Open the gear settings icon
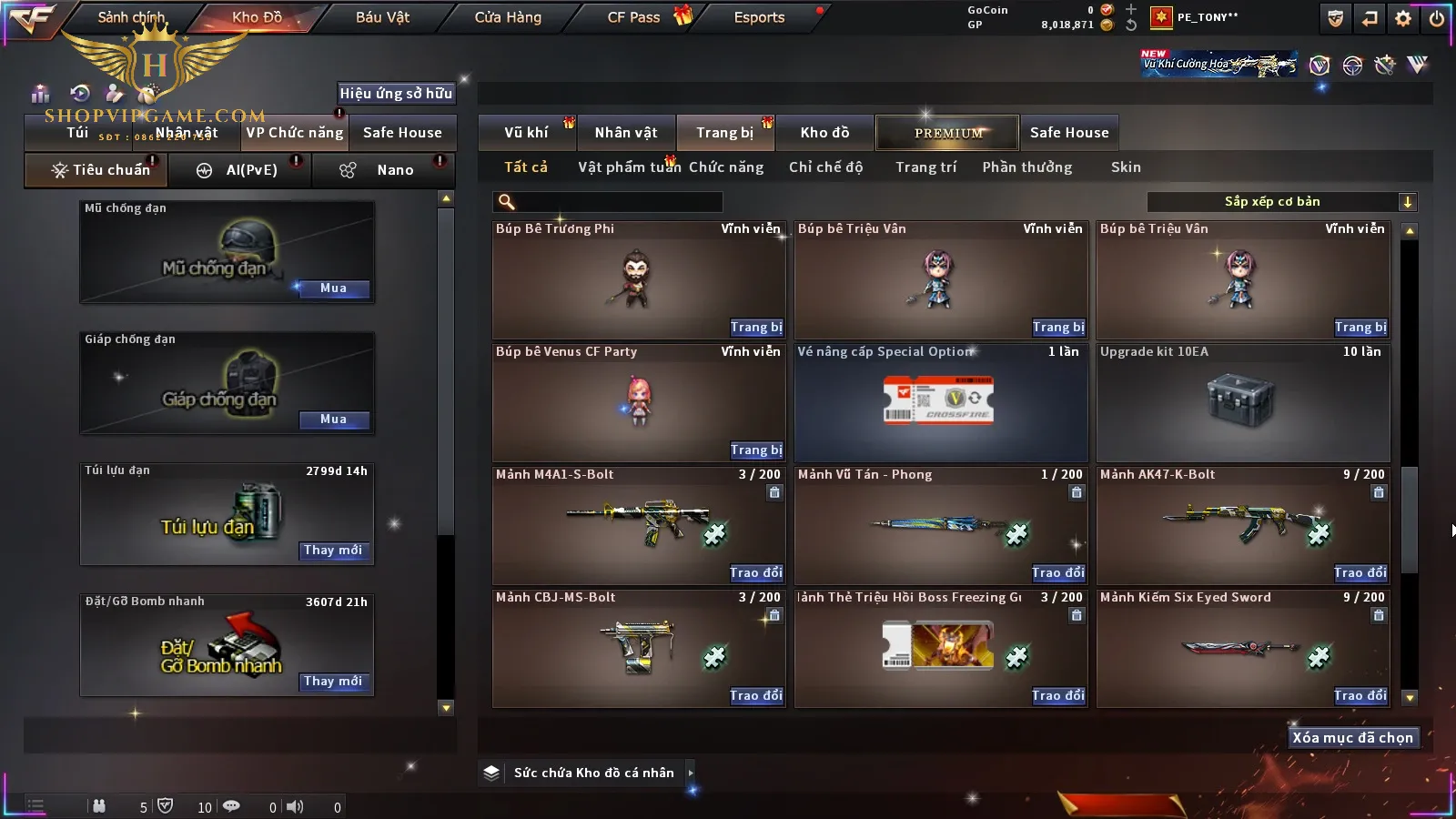The width and height of the screenshot is (1456, 819). click(x=1403, y=18)
